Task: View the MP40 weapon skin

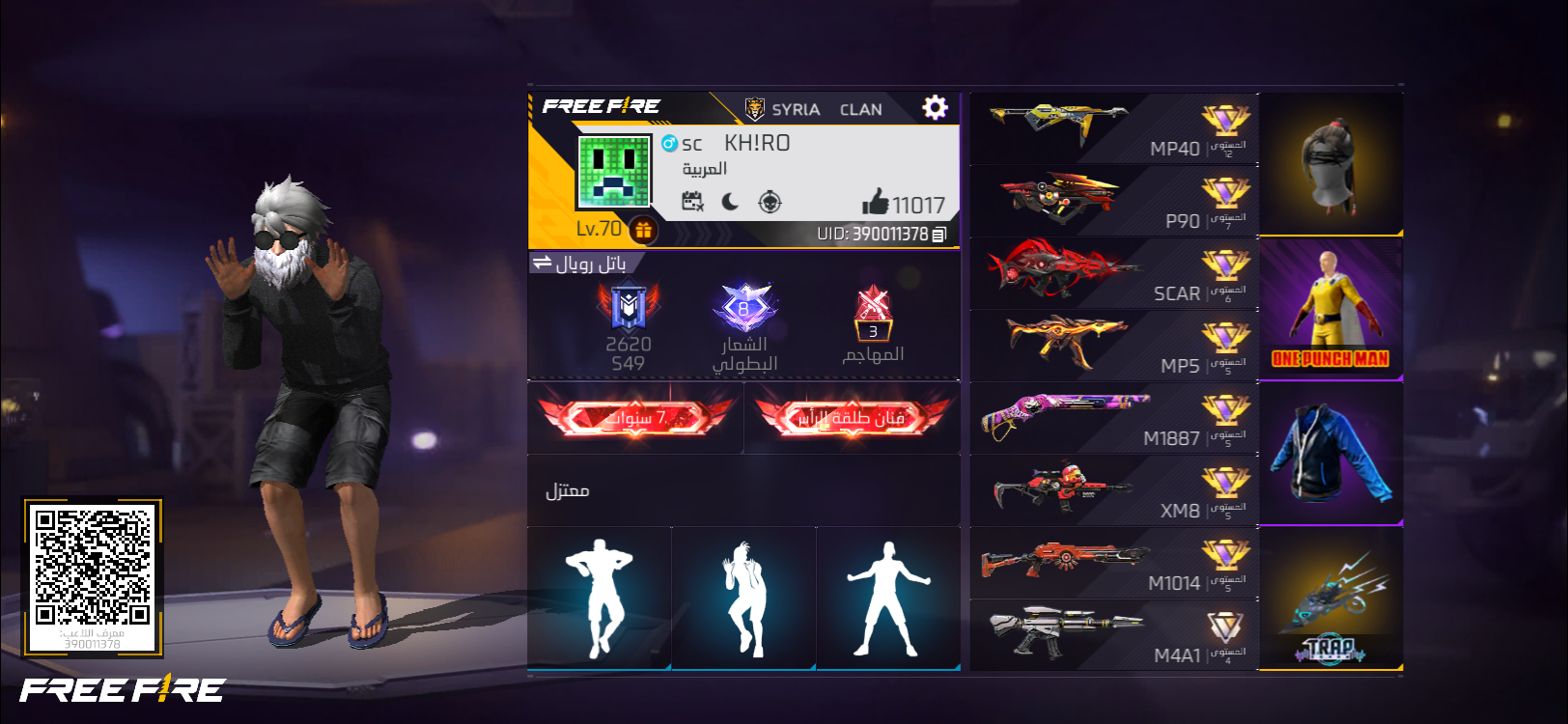Action: coord(1113,128)
